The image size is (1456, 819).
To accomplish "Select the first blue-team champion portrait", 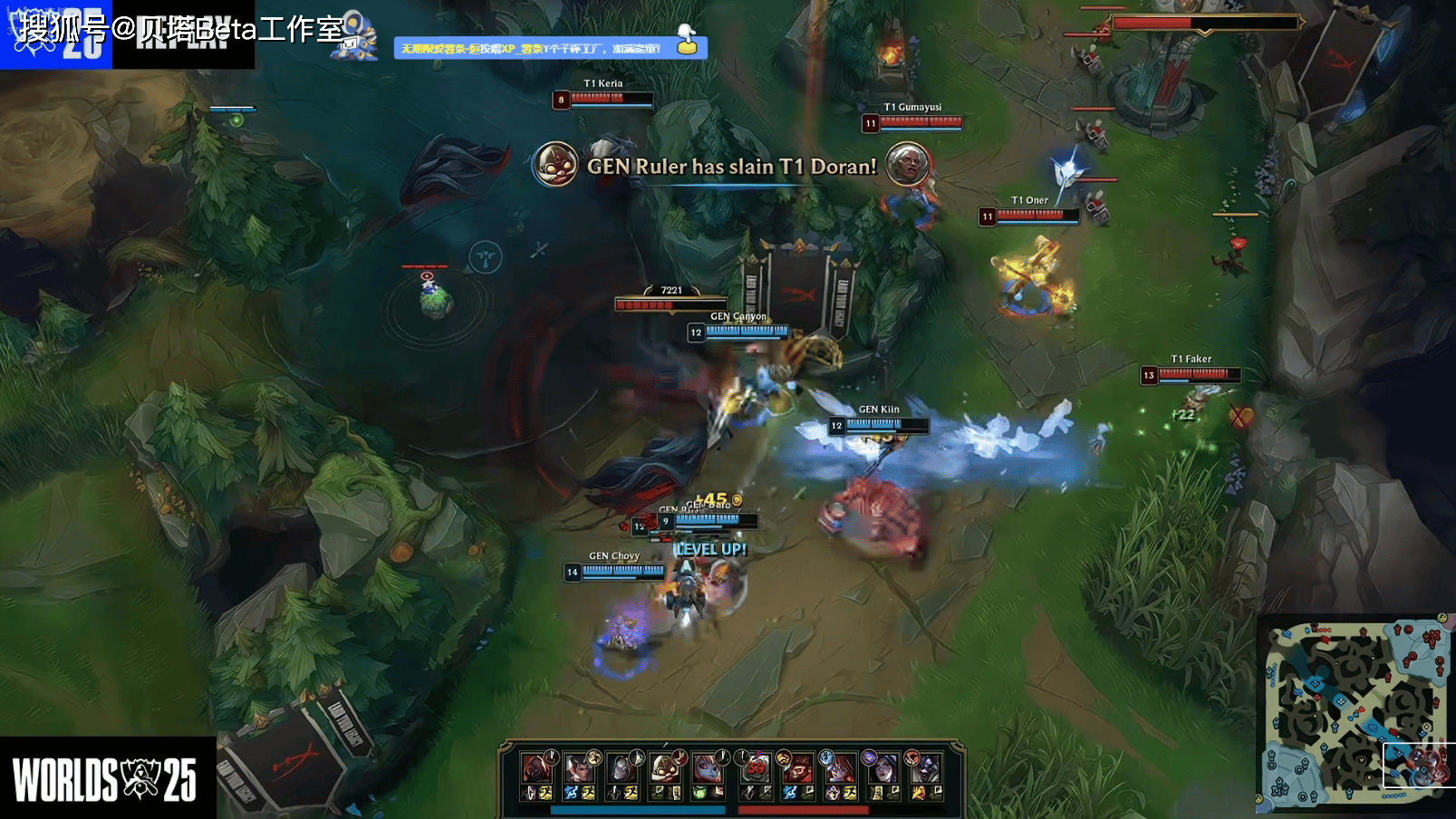I will pyautogui.click(x=536, y=768).
